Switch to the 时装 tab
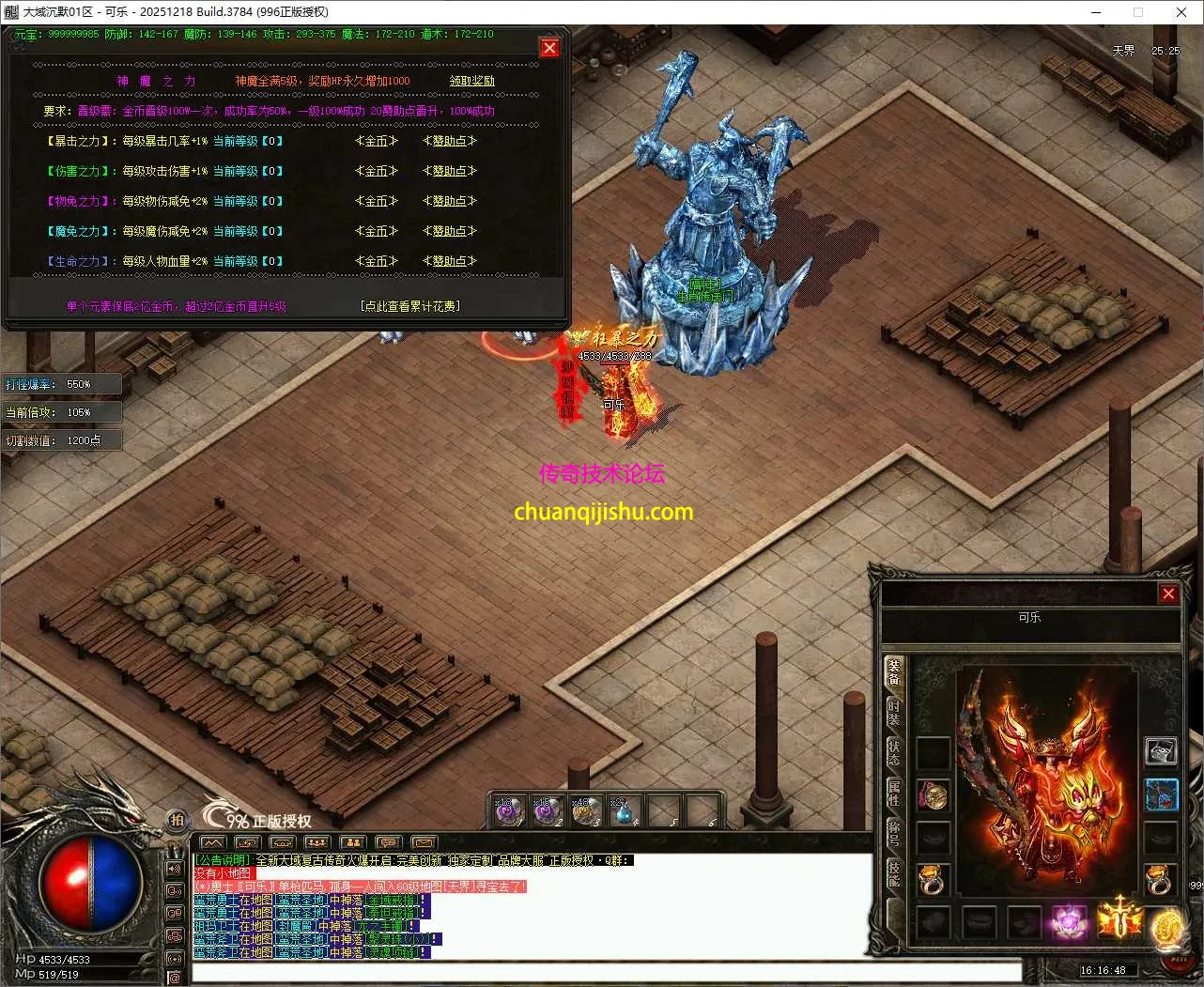The height and width of the screenshot is (987, 1204). click(x=893, y=712)
